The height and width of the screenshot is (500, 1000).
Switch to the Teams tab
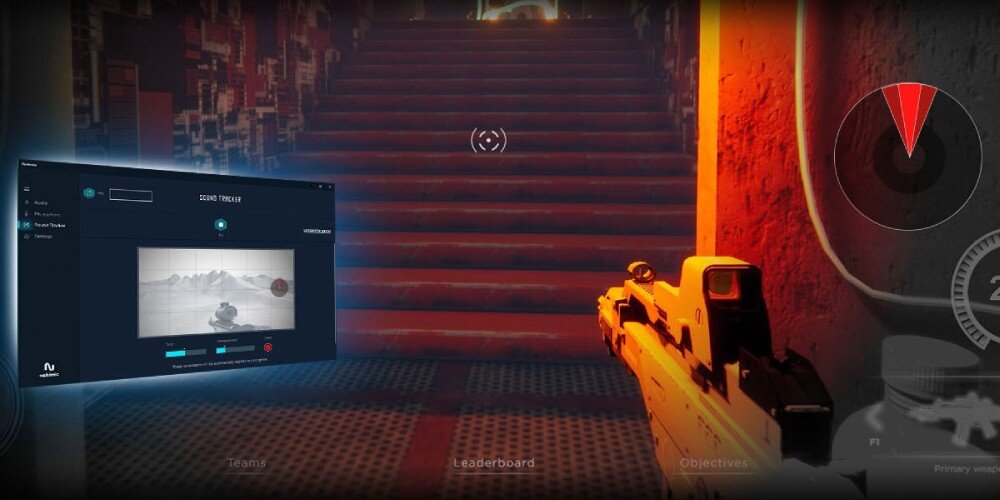[x=246, y=463]
